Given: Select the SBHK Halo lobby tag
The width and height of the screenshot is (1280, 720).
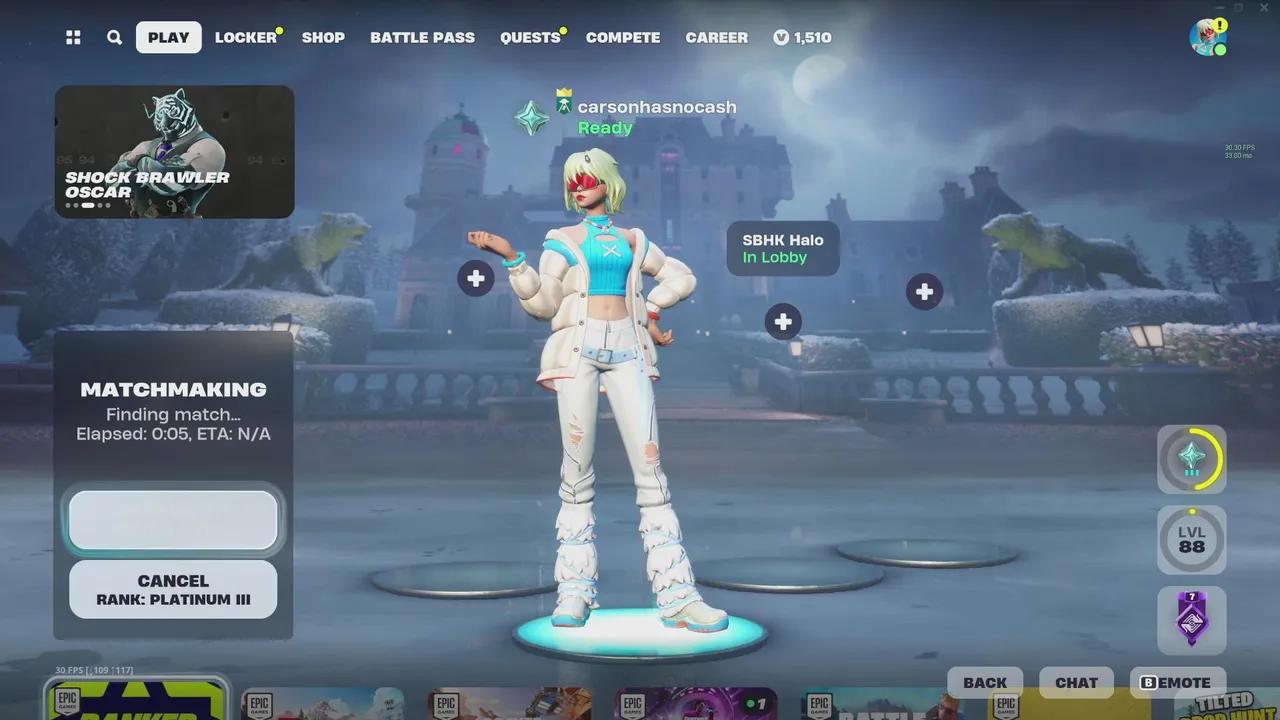Looking at the screenshot, I should (782, 249).
